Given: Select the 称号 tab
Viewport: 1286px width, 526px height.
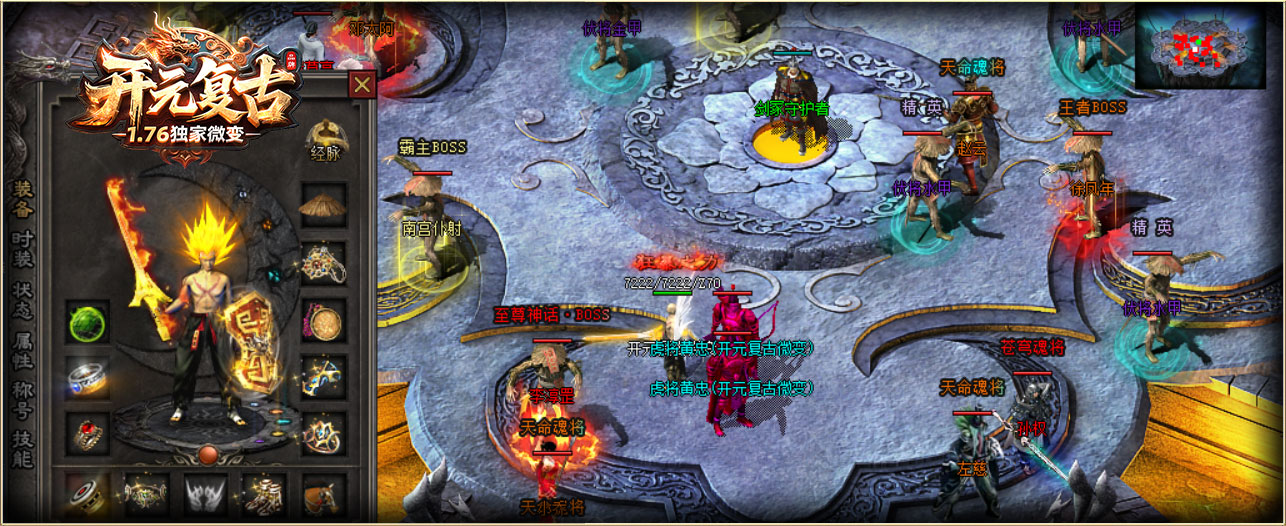Looking at the screenshot, I should [22, 400].
